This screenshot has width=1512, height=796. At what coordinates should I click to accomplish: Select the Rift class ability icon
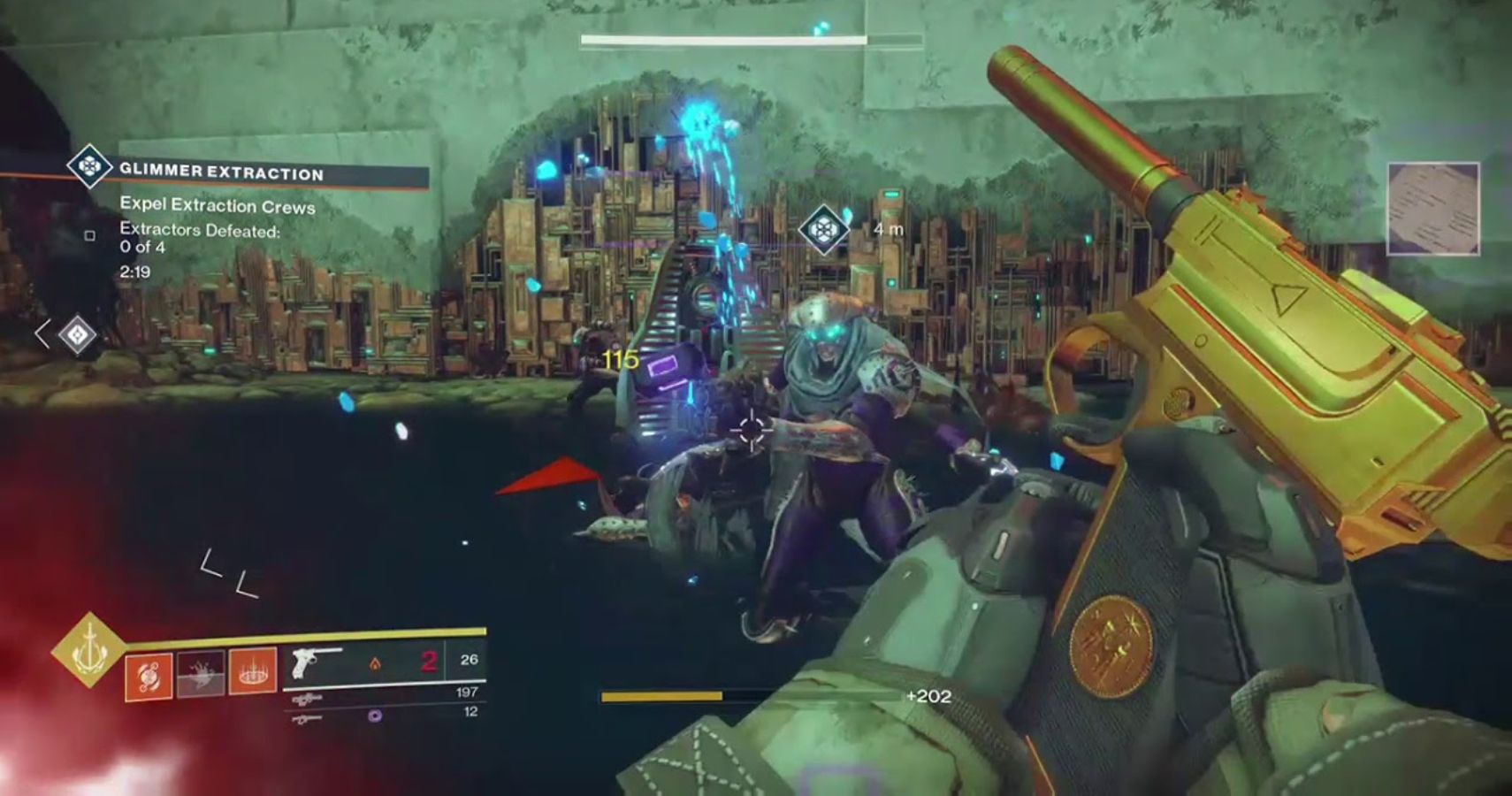251,673
